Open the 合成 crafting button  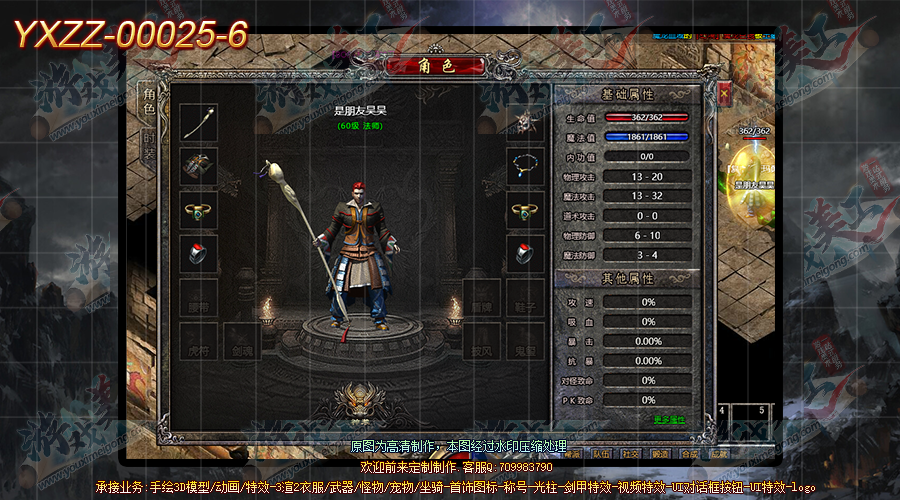[x=690, y=453]
